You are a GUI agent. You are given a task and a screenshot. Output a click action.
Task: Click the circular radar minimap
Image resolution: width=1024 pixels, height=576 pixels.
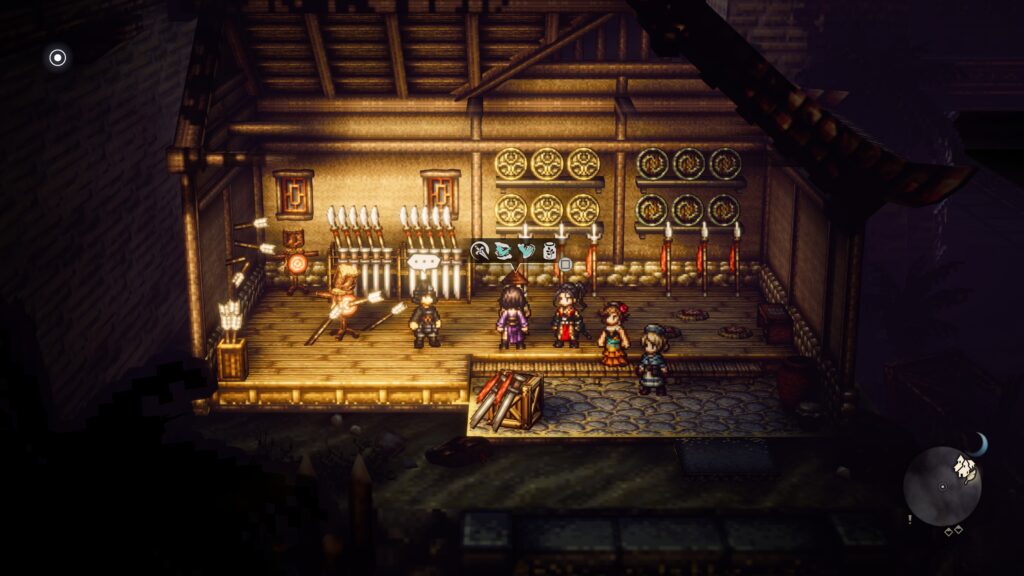pyautogui.click(x=942, y=487)
